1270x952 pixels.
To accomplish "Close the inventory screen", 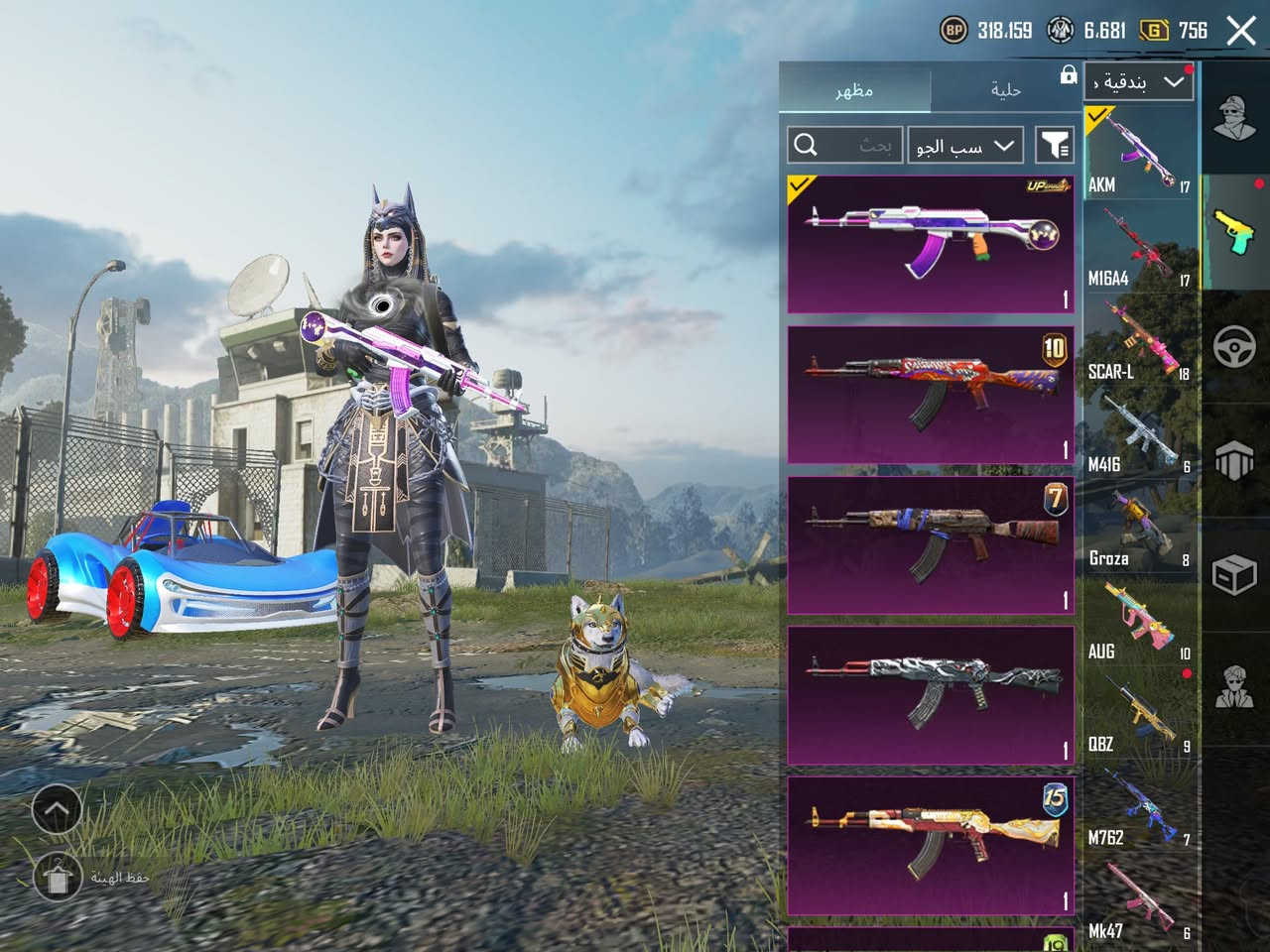I will point(1240,31).
